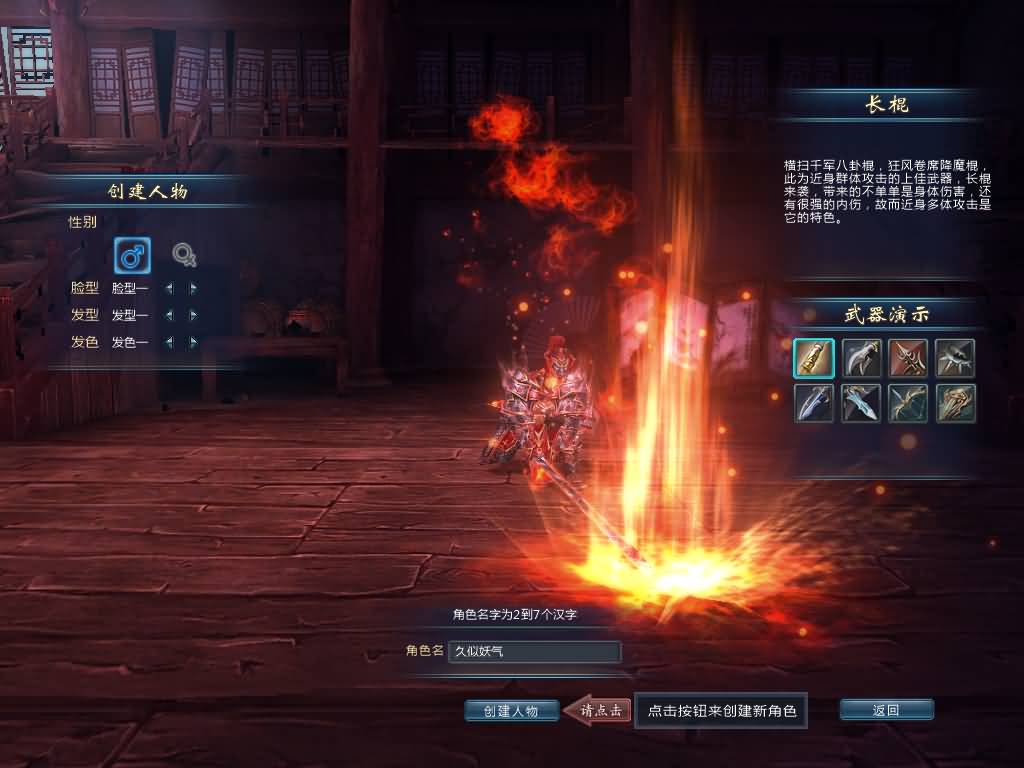Choose the bow and arrow weapon icon

coord(908,403)
